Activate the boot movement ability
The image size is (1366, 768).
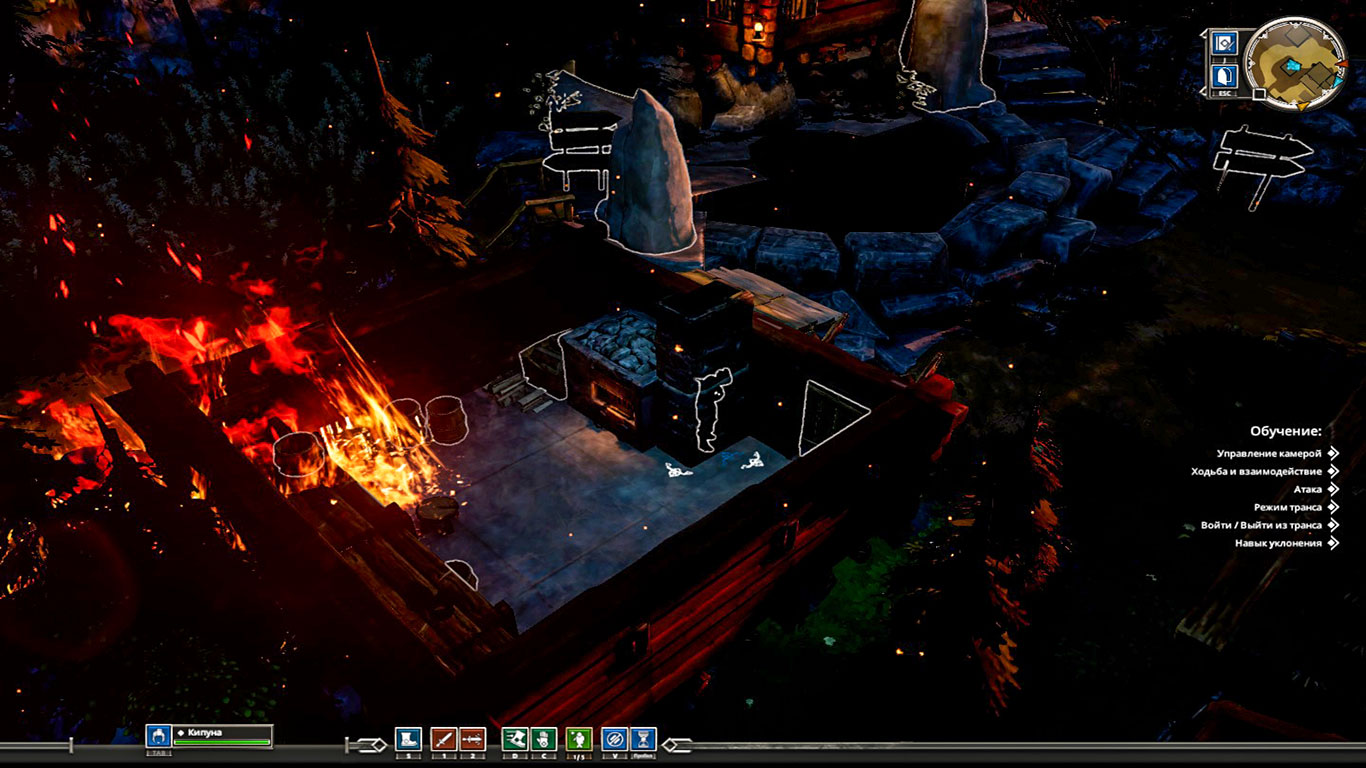[408, 739]
